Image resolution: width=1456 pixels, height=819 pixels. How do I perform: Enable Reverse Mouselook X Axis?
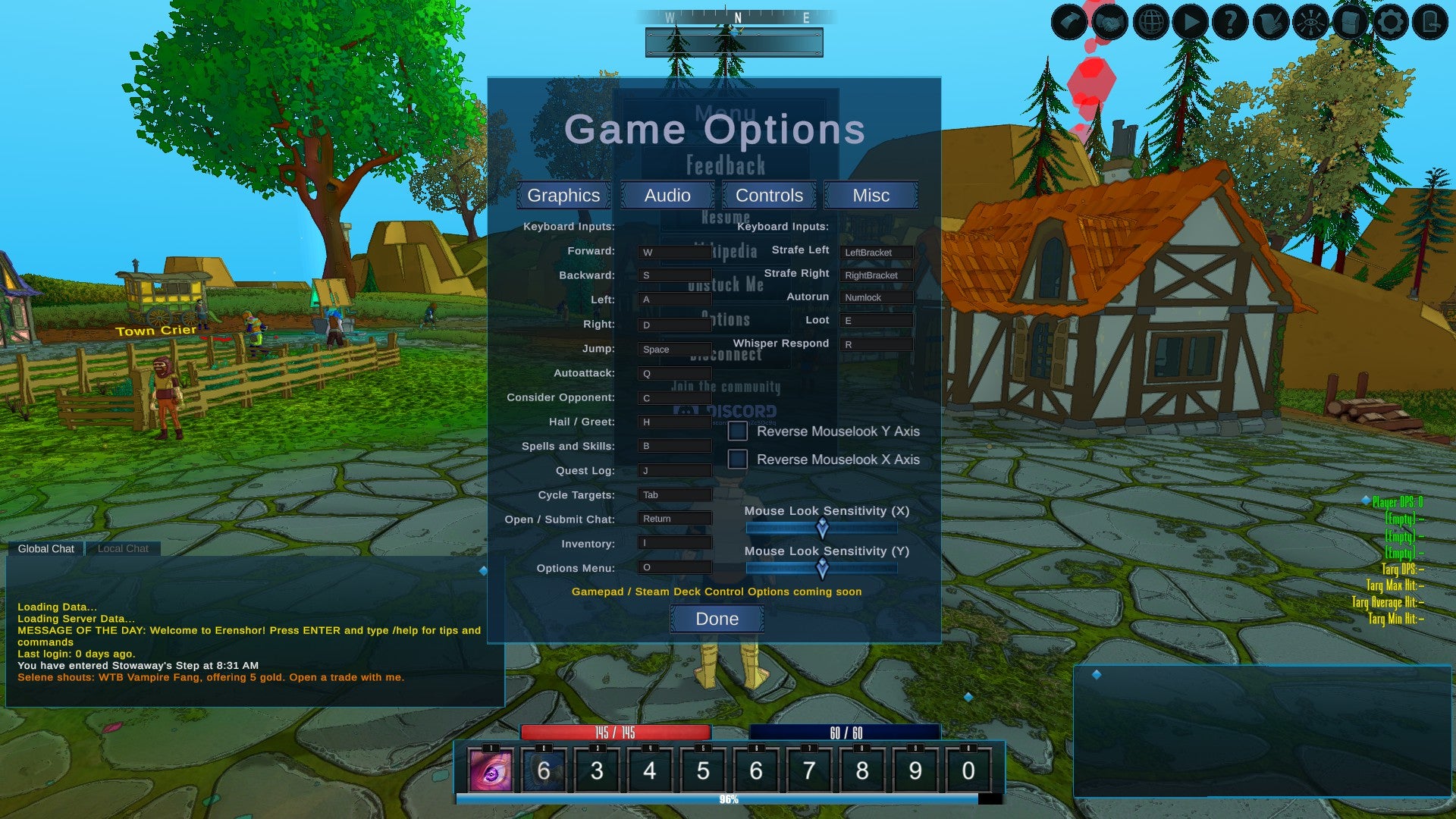[x=736, y=459]
